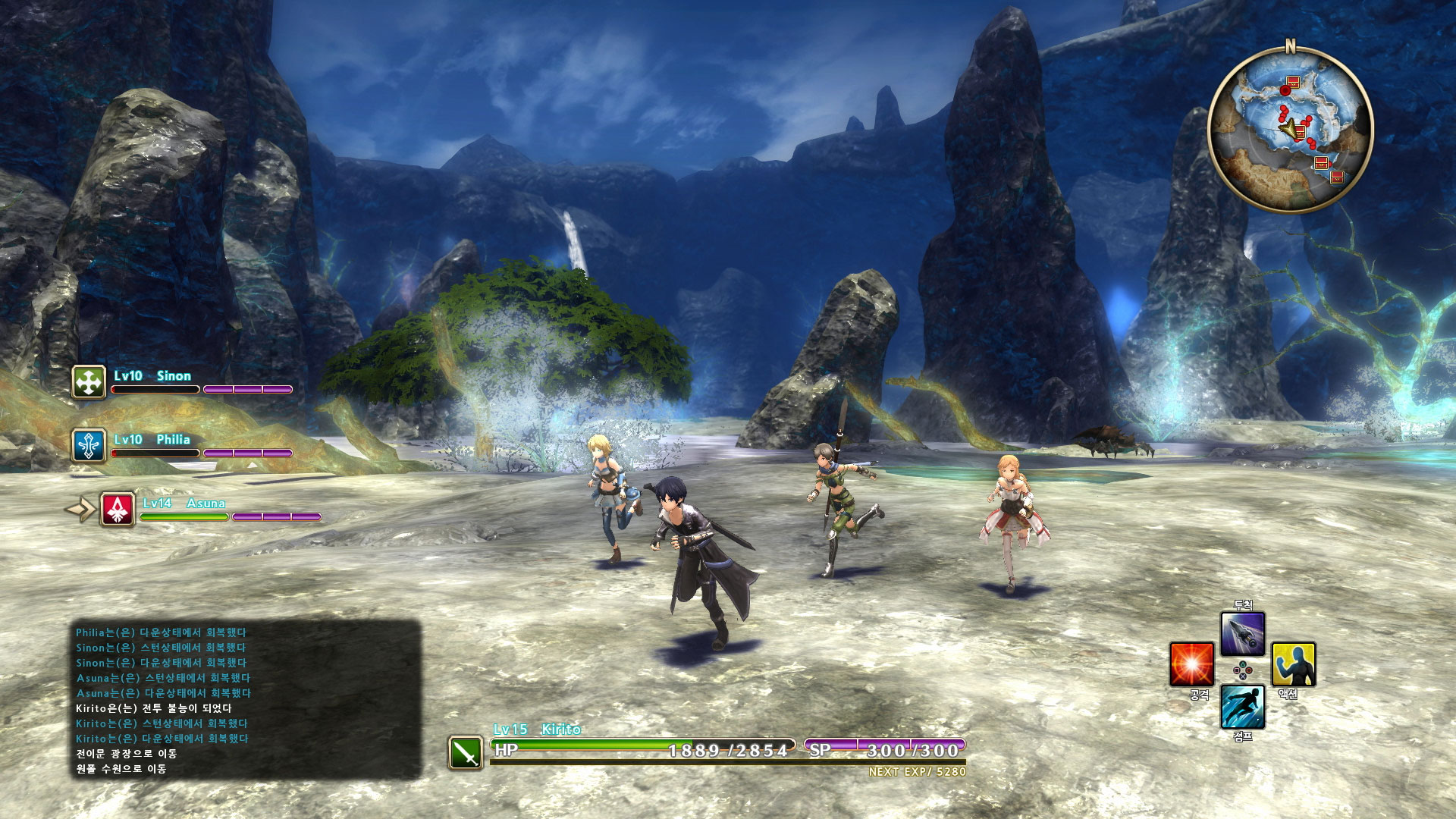Viewport: 1456px width, 819px height.
Task: Open the battle message log panel
Action: [246, 700]
